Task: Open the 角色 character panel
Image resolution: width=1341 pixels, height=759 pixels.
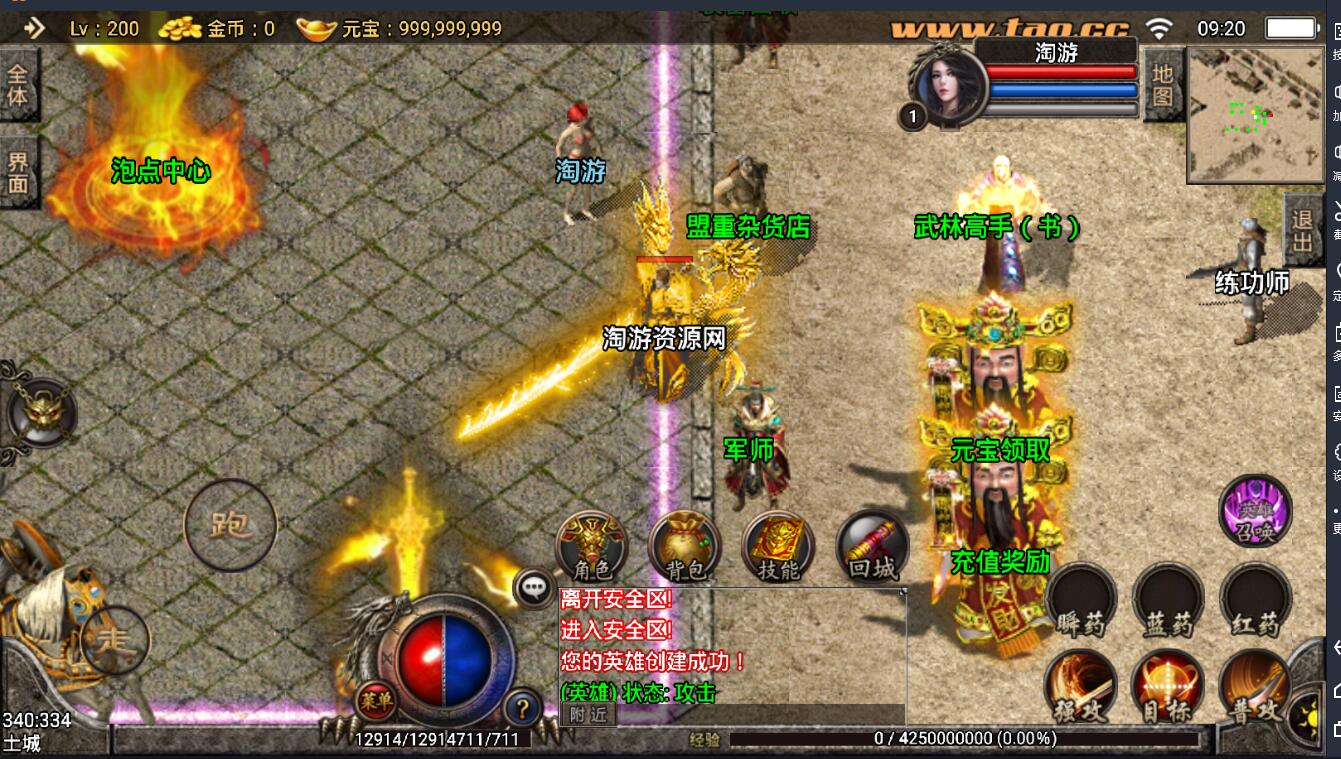Action: [592, 546]
